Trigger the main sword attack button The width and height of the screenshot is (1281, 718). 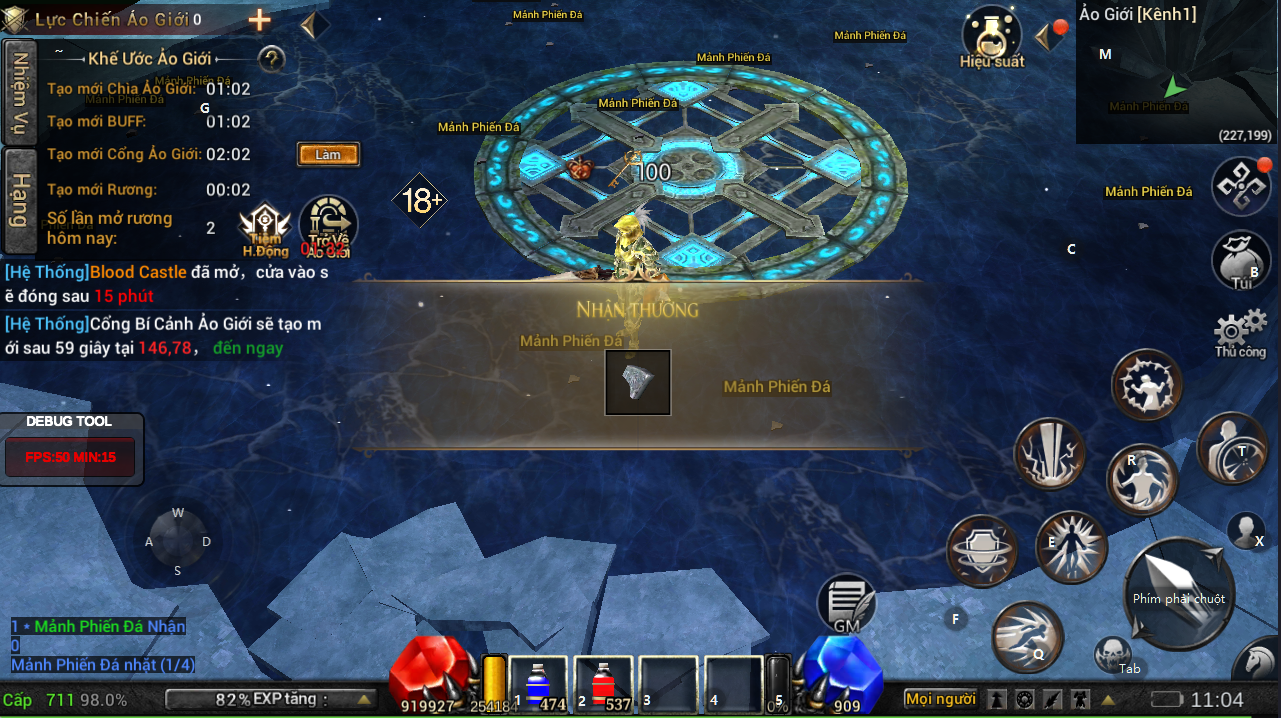(1178, 593)
